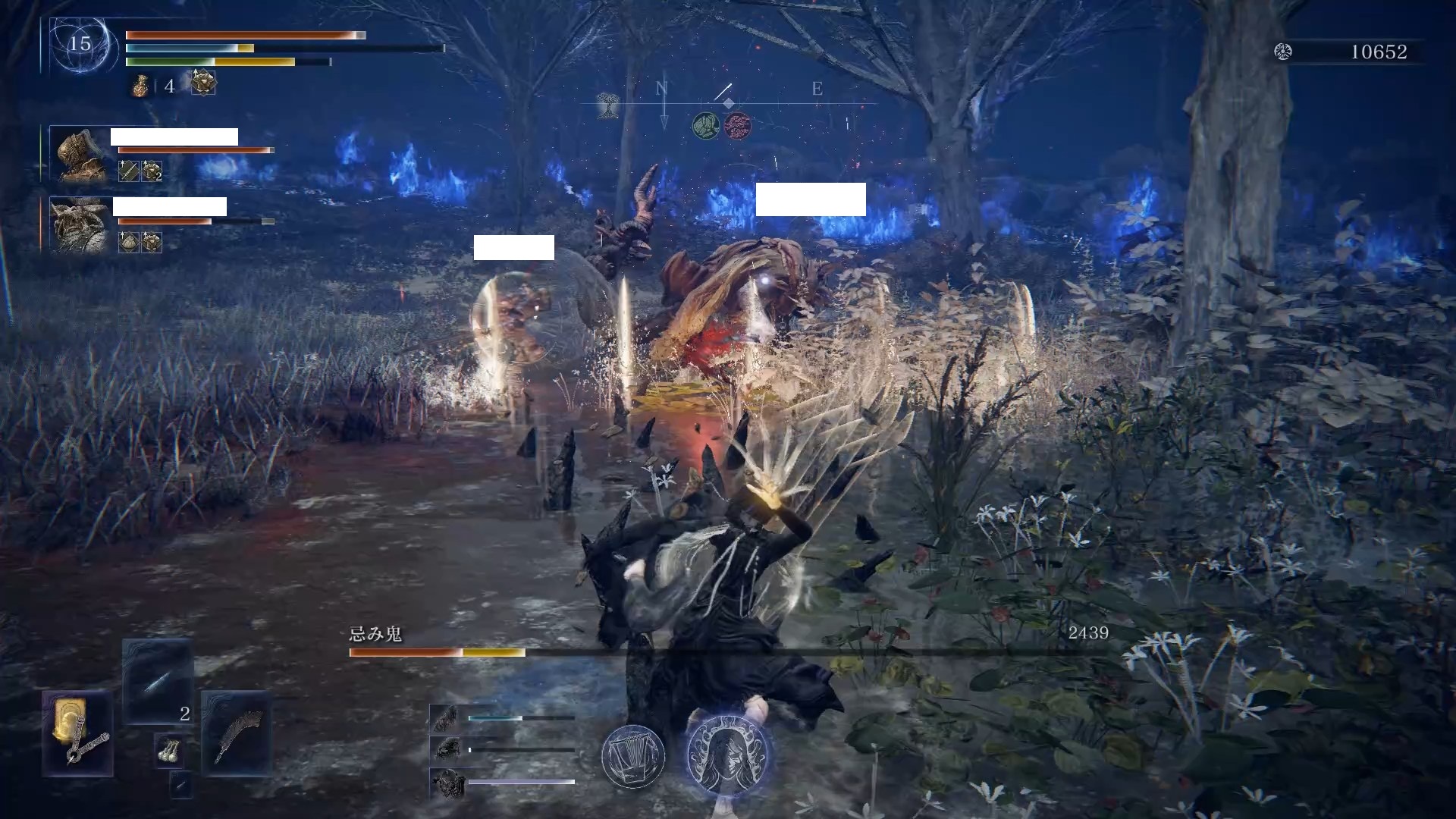Select the bottom armament row with full gauge
Screen dimensions: 1456x819
point(502,782)
